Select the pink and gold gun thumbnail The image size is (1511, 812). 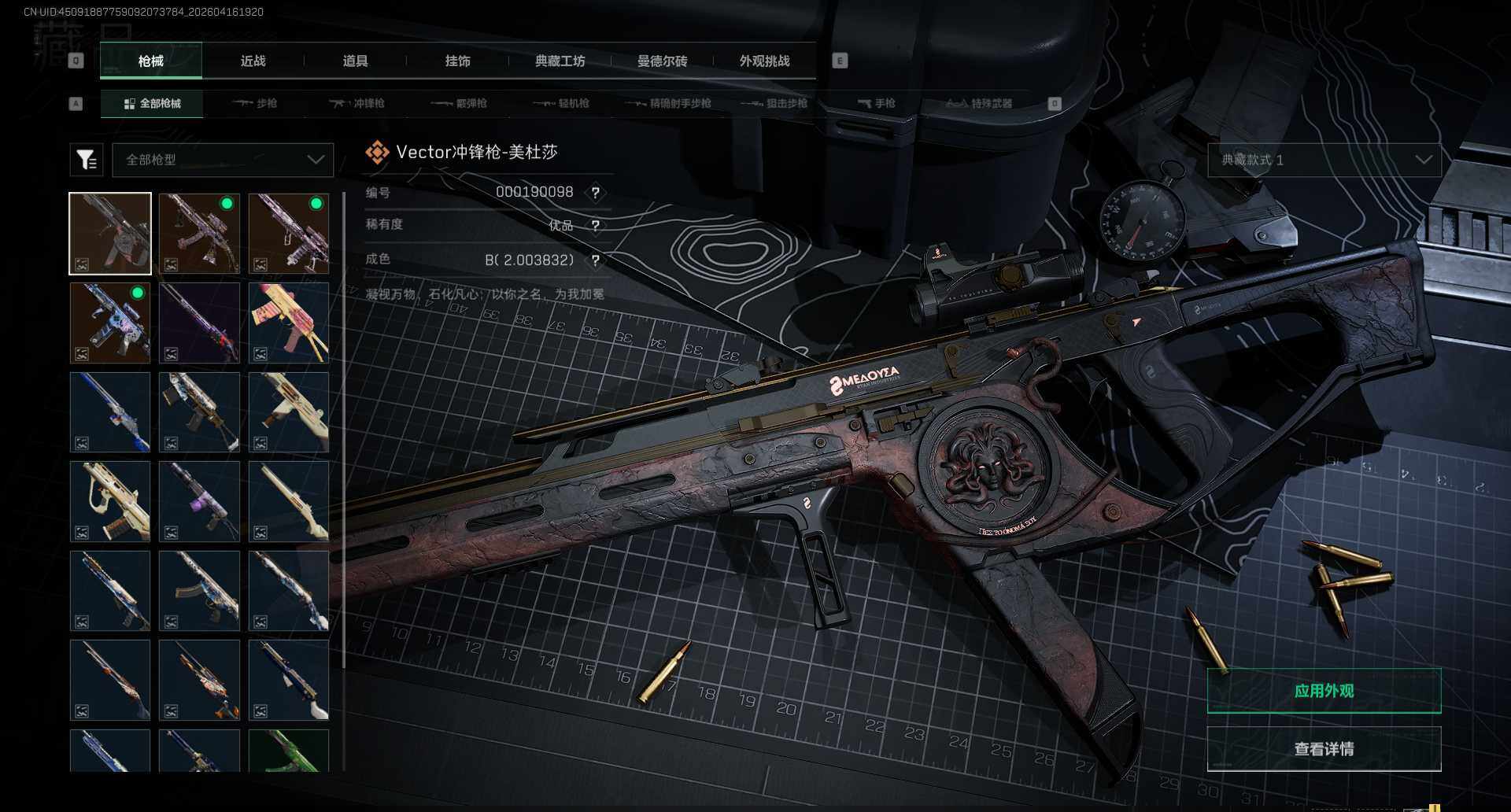click(x=289, y=323)
